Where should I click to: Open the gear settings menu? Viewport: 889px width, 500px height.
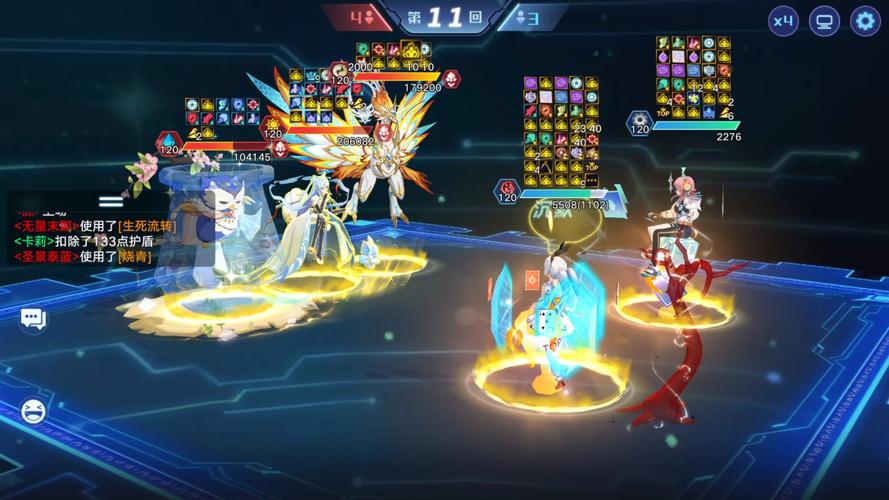coord(864,20)
